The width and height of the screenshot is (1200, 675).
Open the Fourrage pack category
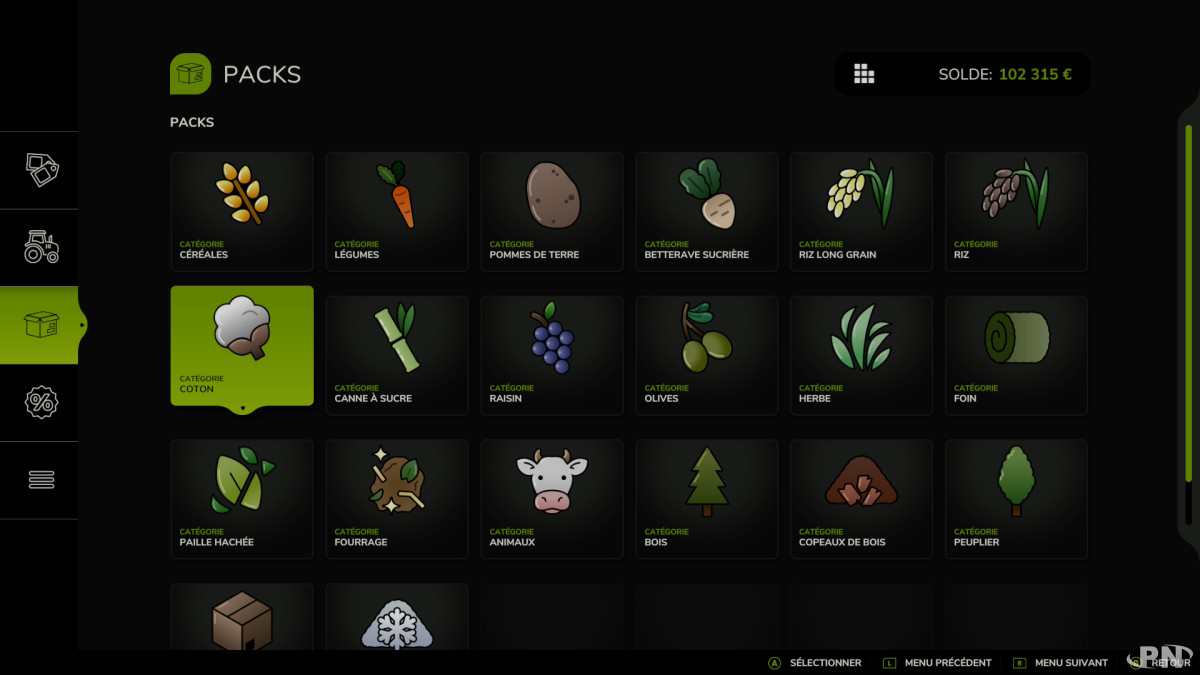[x=397, y=499]
